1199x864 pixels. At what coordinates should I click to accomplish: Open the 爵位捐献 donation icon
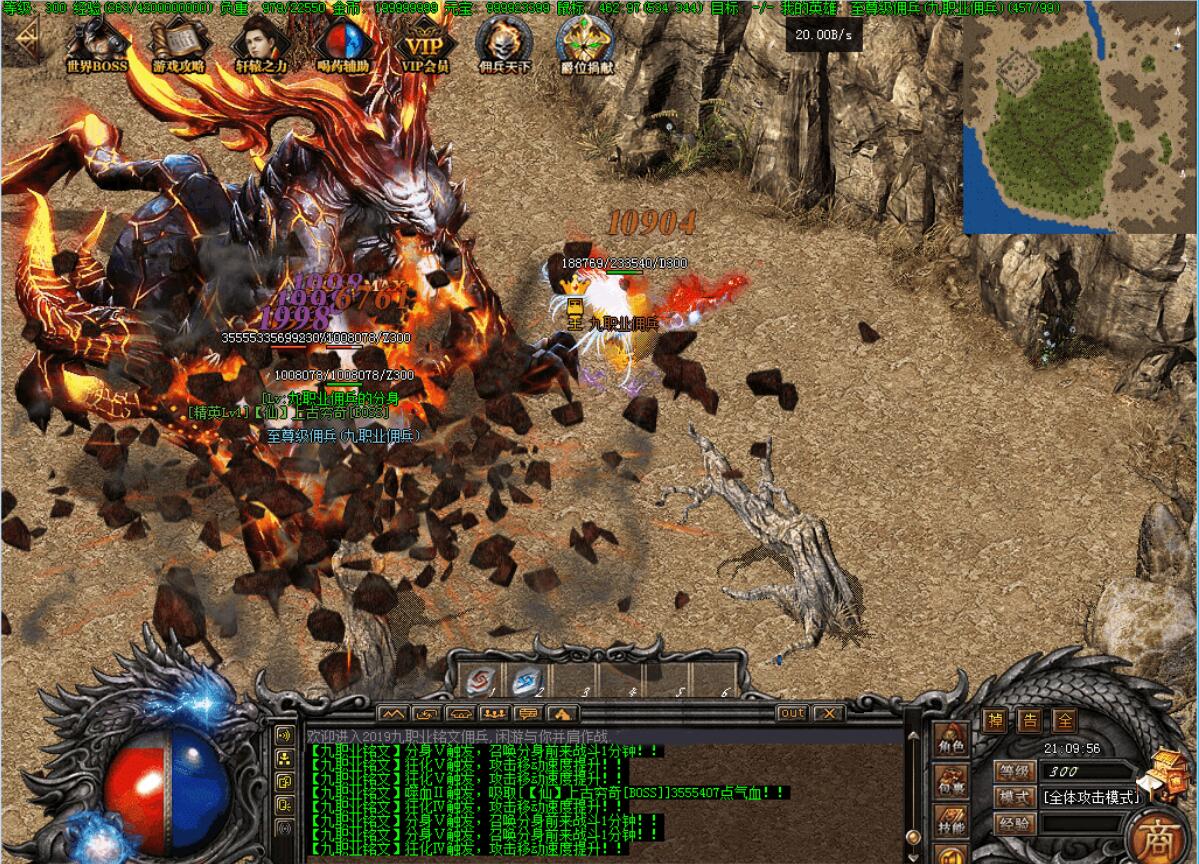pos(586,44)
